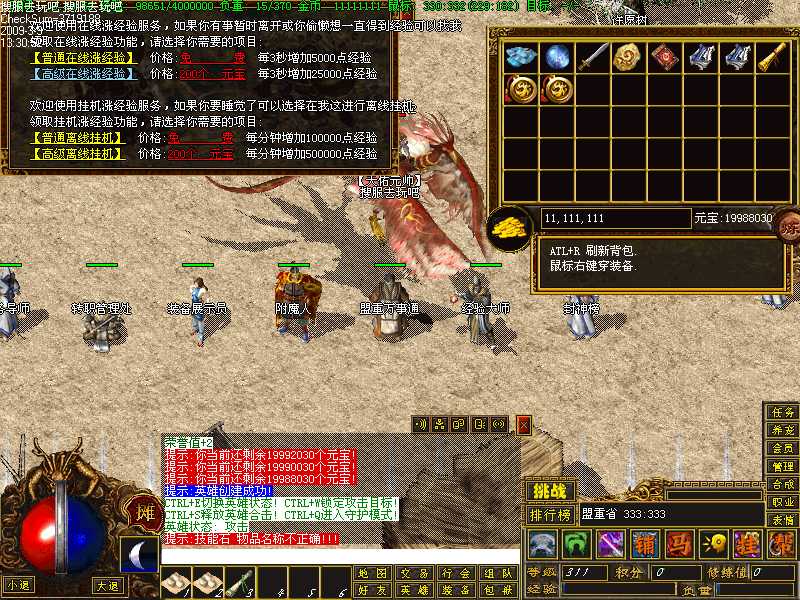The image size is (800, 600).
Task: Open the 行会 guild panel
Action: 455,574
